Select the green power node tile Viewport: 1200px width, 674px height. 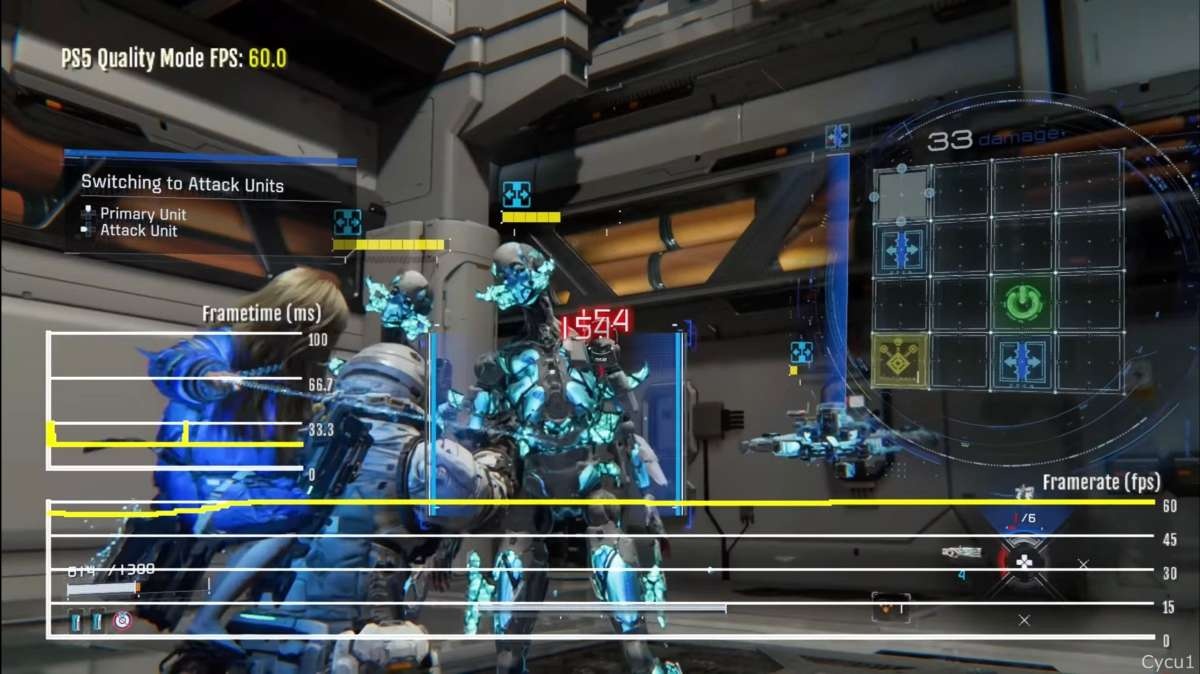click(1022, 301)
